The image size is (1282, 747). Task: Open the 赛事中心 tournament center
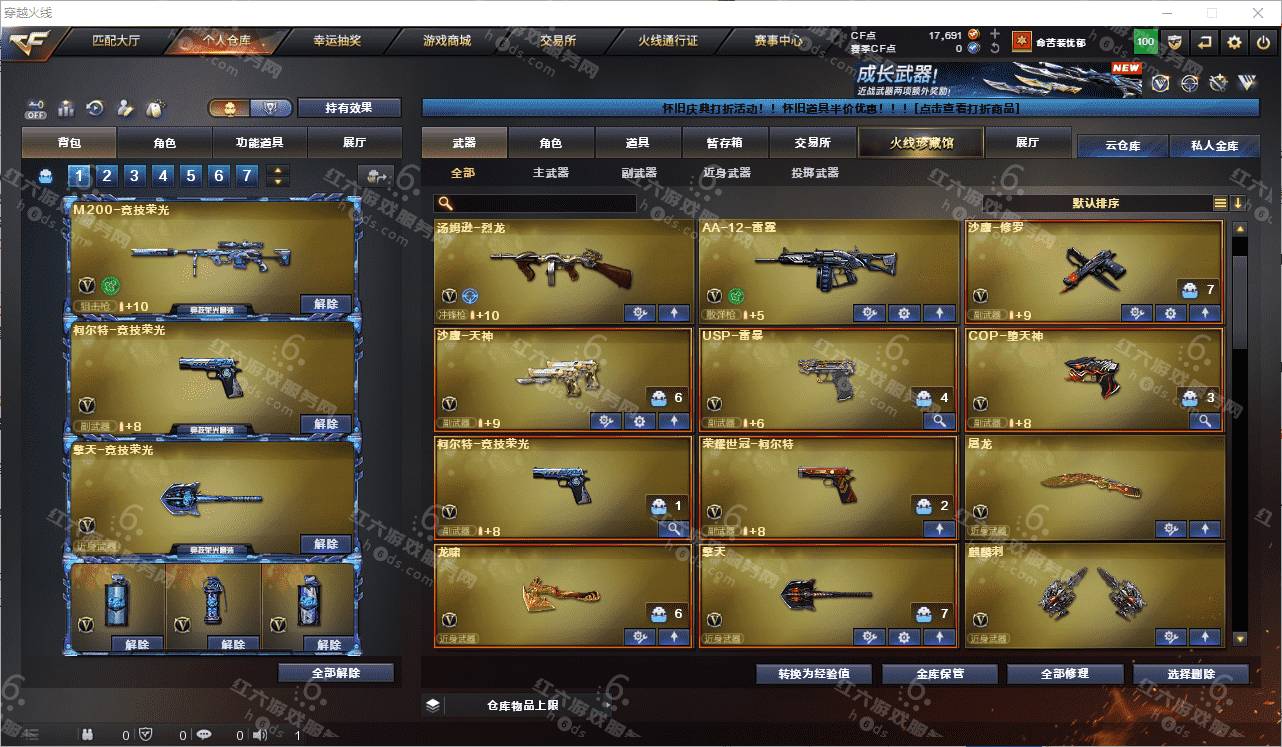tap(778, 41)
